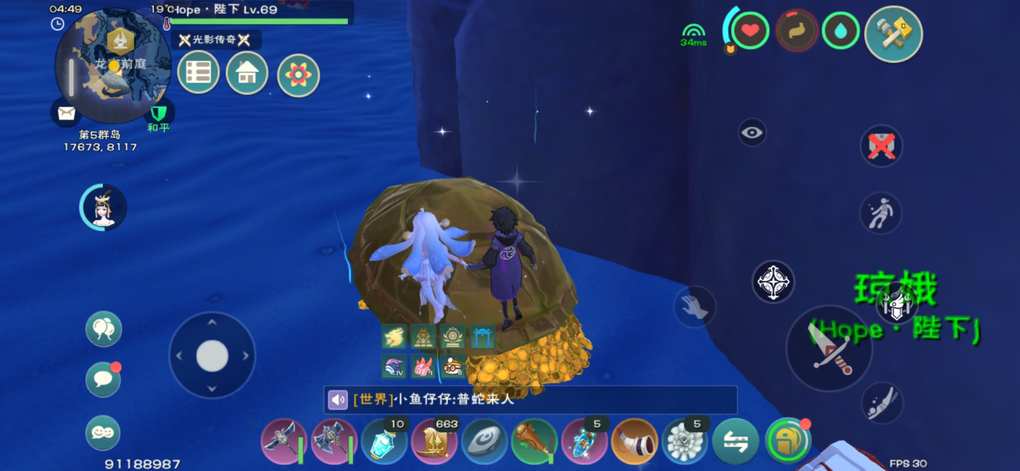
Task: Click the world chat message bar
Action: (530, 400)
